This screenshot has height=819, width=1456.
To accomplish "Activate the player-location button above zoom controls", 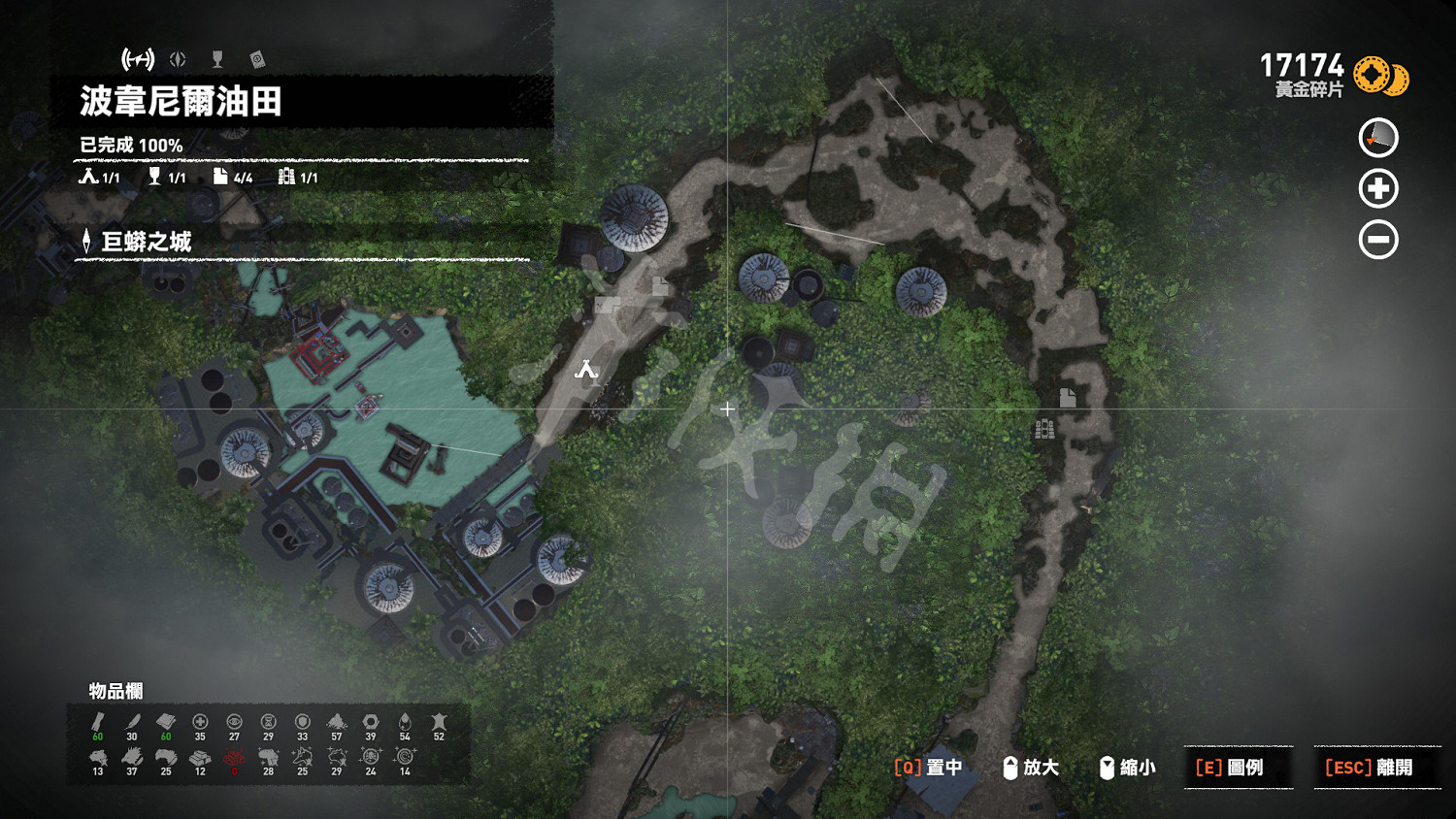I will (1378, 138).
